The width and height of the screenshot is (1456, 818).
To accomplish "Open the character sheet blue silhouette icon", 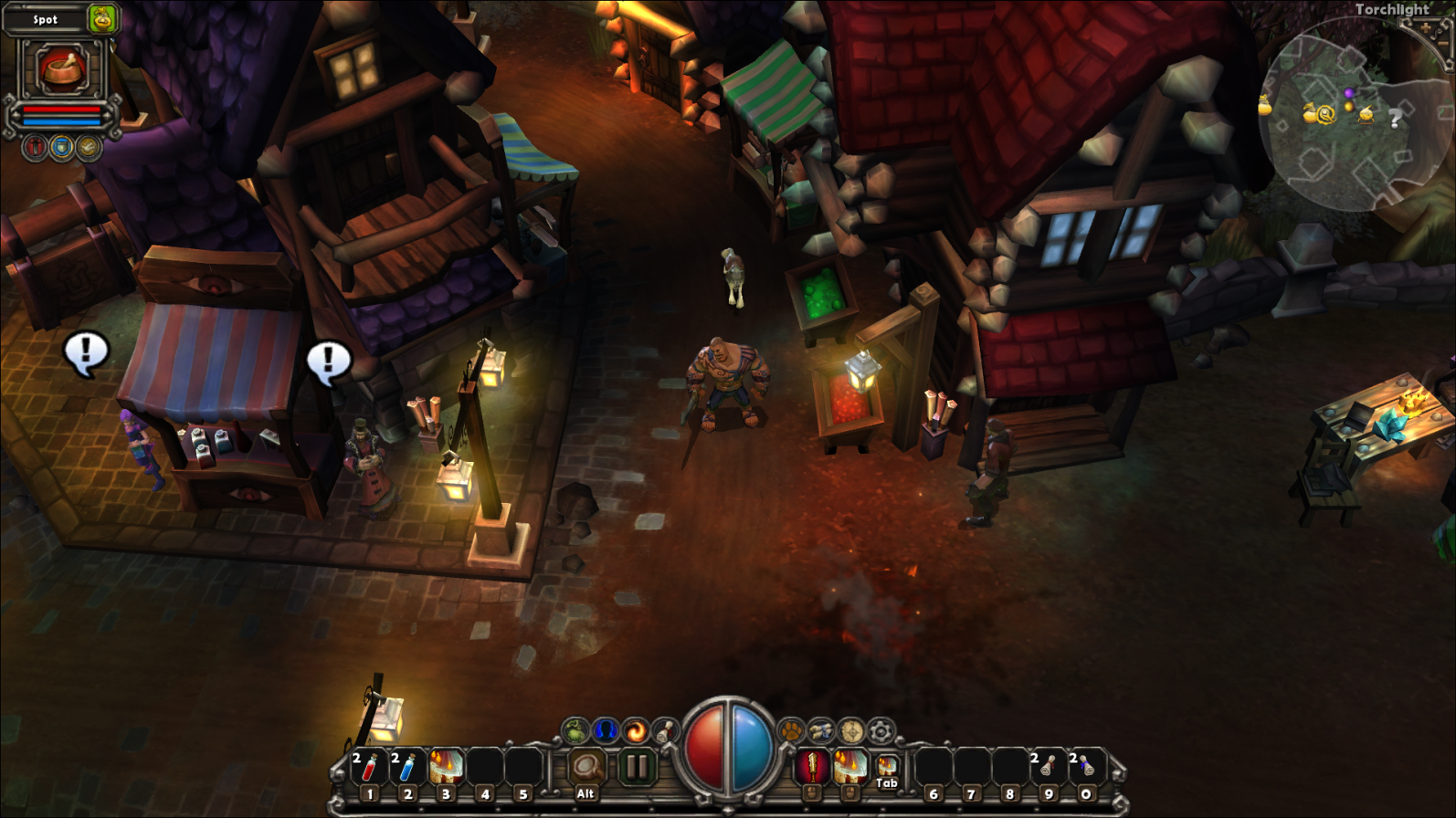I will [605, 730].
